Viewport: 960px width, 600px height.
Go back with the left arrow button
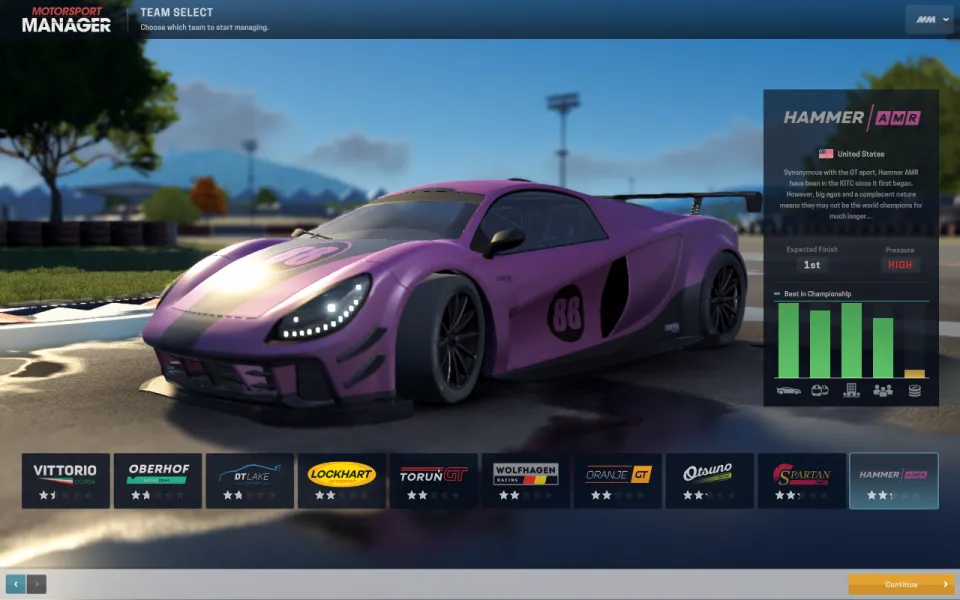coord(16,584)
